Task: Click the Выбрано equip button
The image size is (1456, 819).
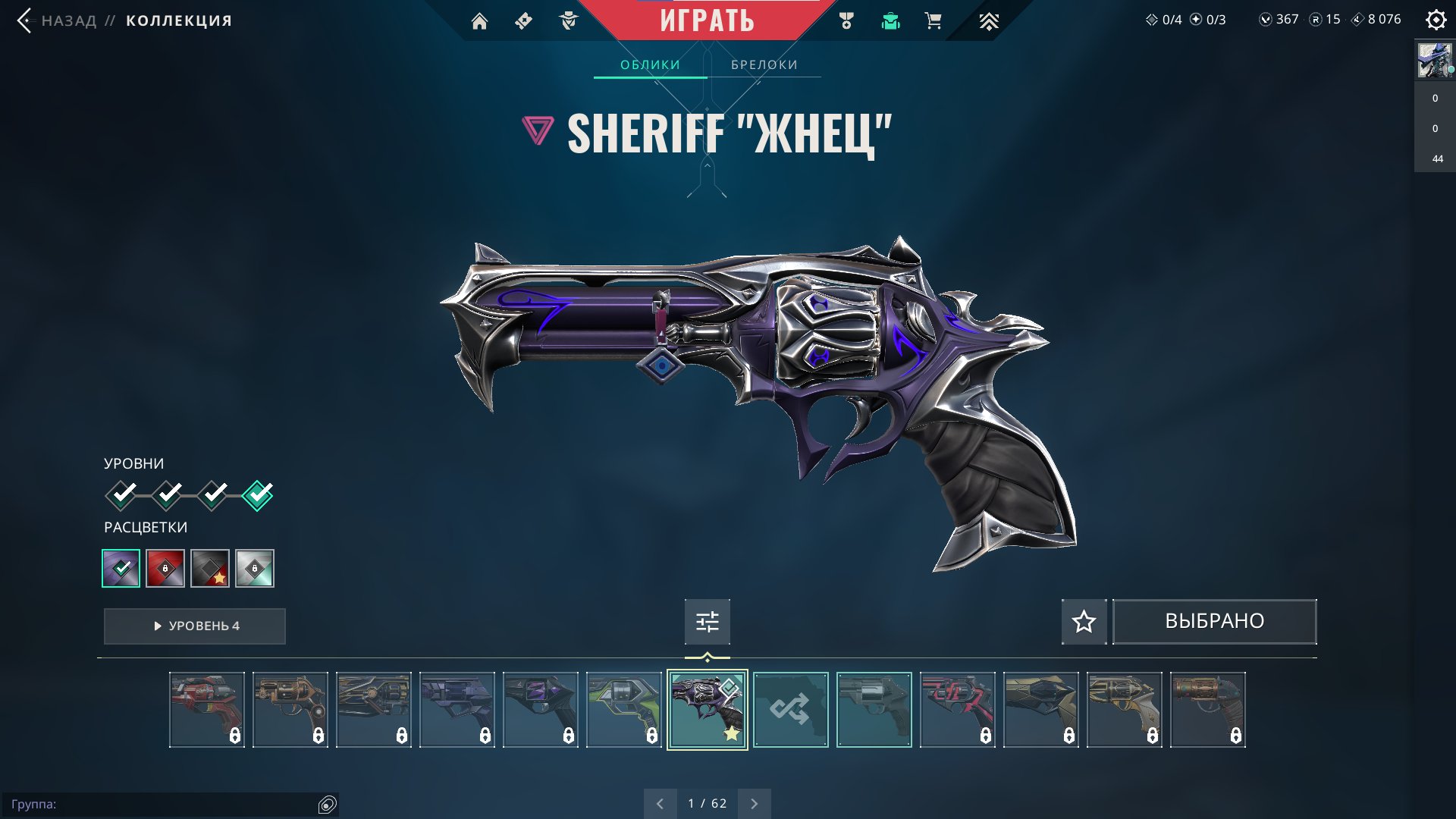Action: [1214, 622]
